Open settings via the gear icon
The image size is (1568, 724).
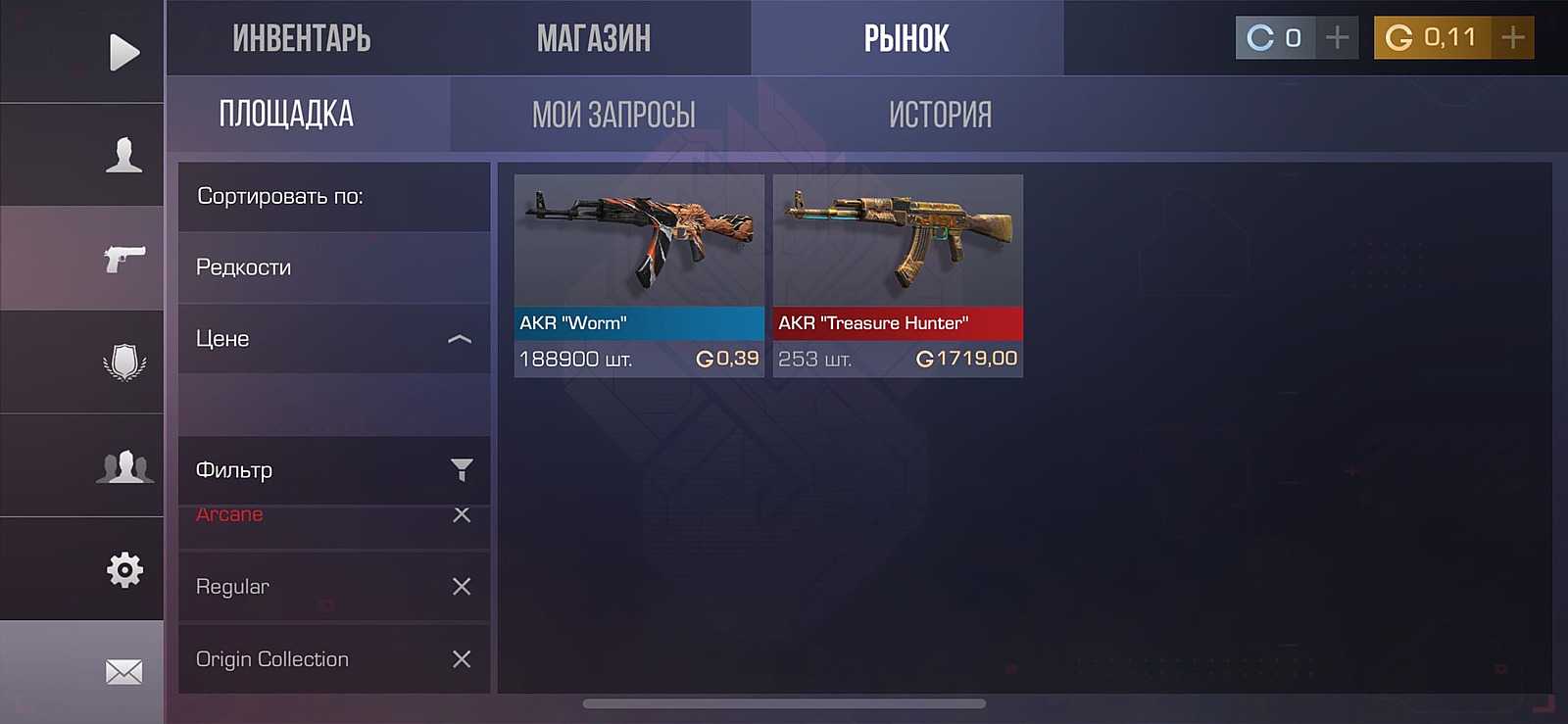pos(124,569)
